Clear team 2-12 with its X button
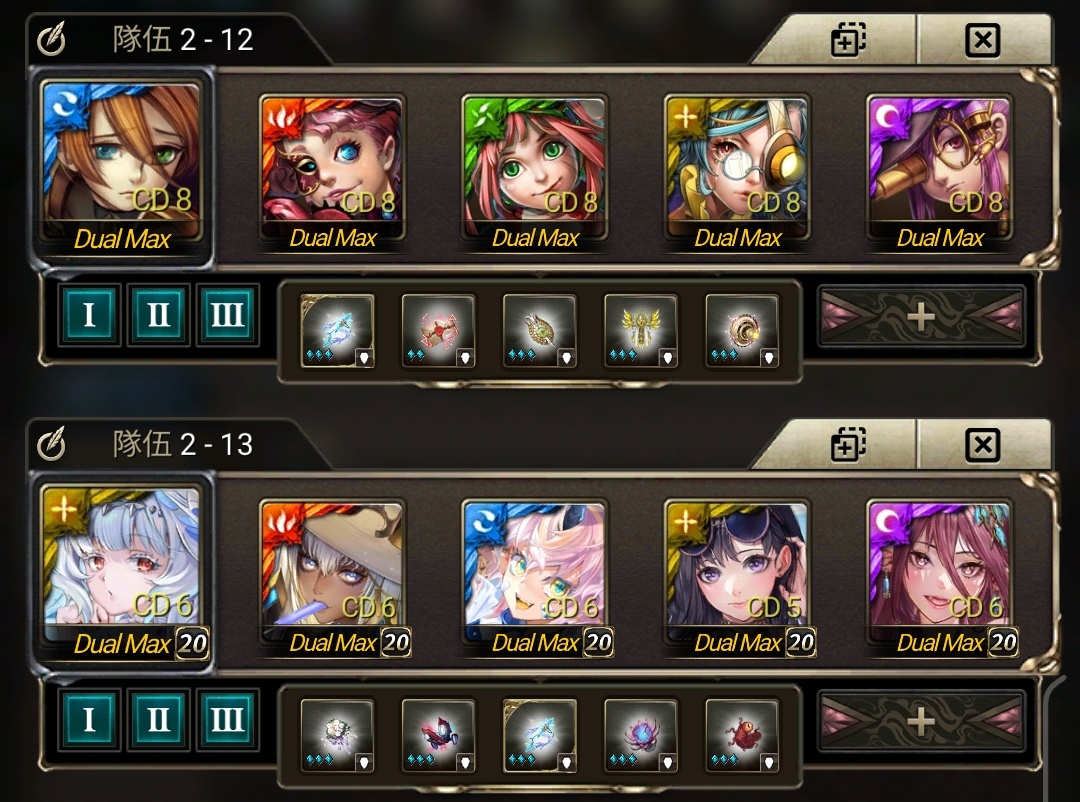Viewport: 1080px width, 802px height. click(983, 40)
